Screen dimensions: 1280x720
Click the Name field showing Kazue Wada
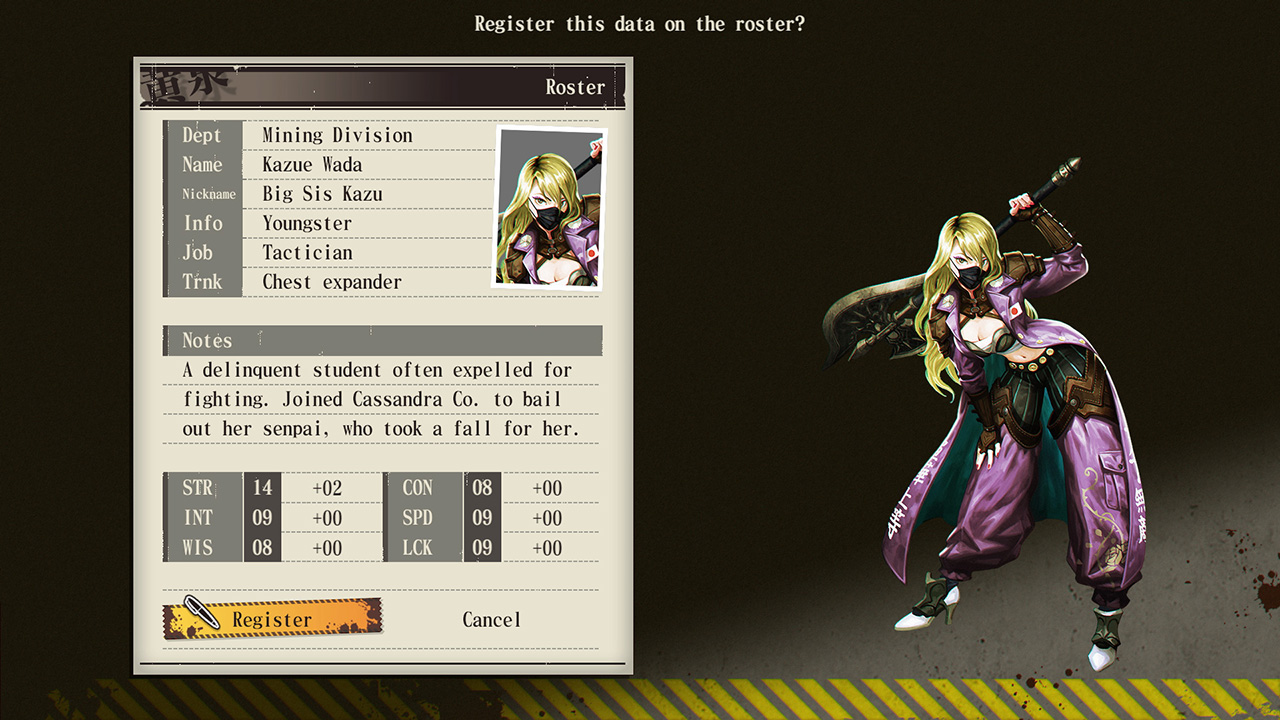coord(310,165)
